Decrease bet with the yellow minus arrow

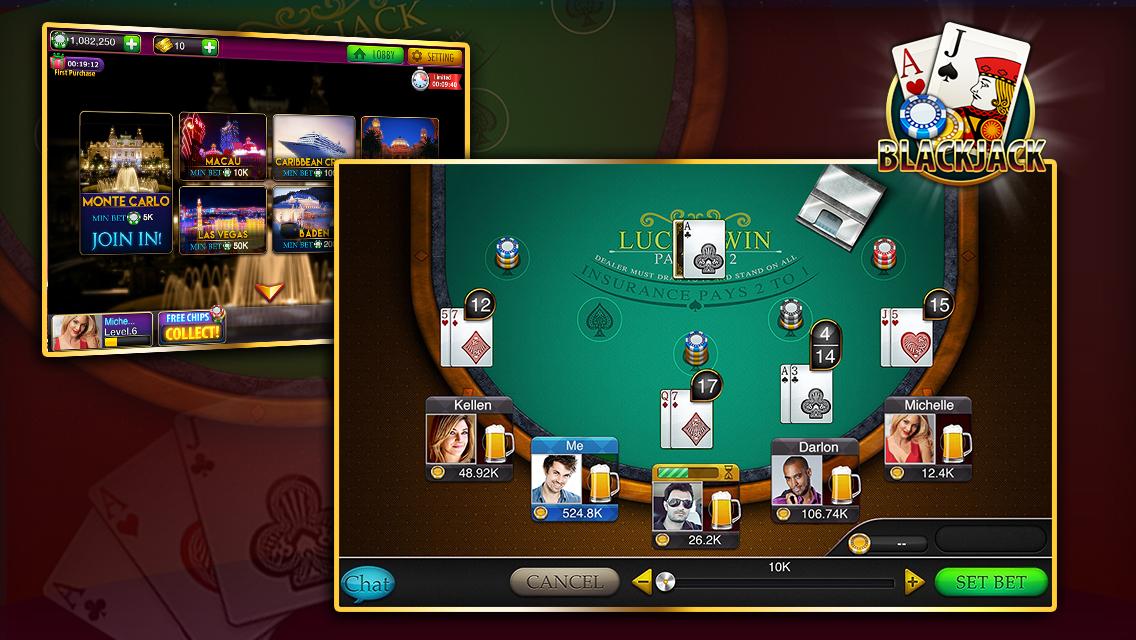[643, 581]
